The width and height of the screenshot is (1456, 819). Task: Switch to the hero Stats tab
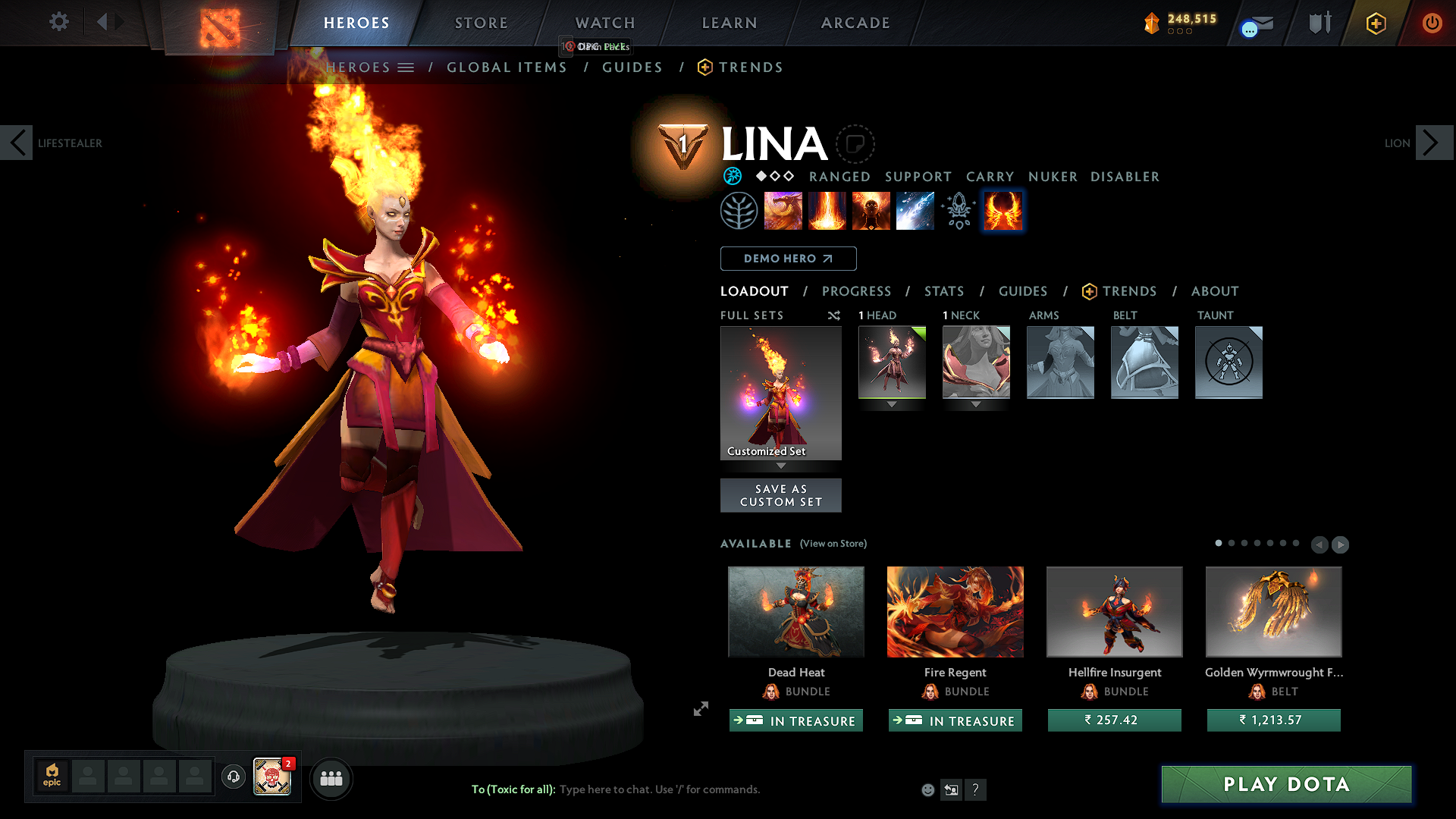[x=943, y=291]
